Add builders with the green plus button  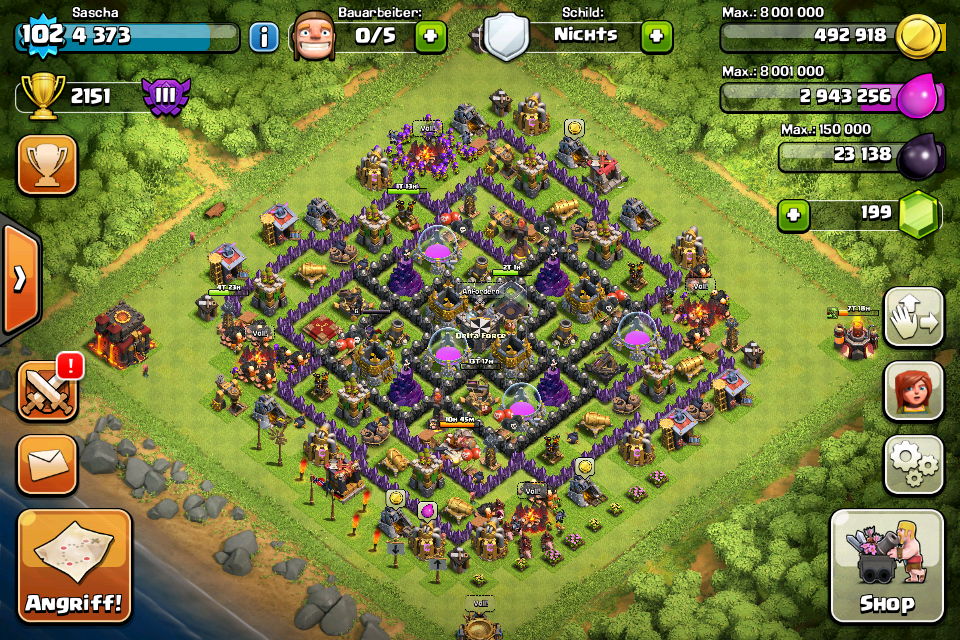click(x=431, y=37)
